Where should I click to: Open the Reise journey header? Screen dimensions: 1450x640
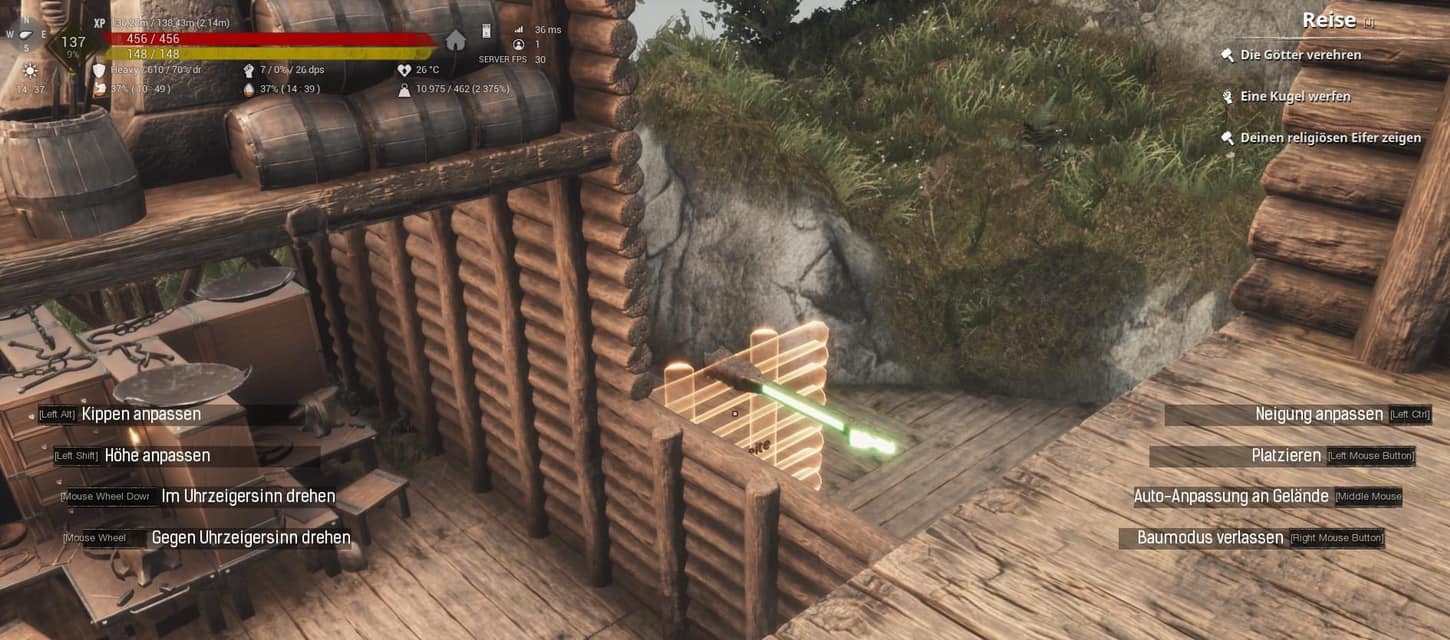click(1329, 20)
